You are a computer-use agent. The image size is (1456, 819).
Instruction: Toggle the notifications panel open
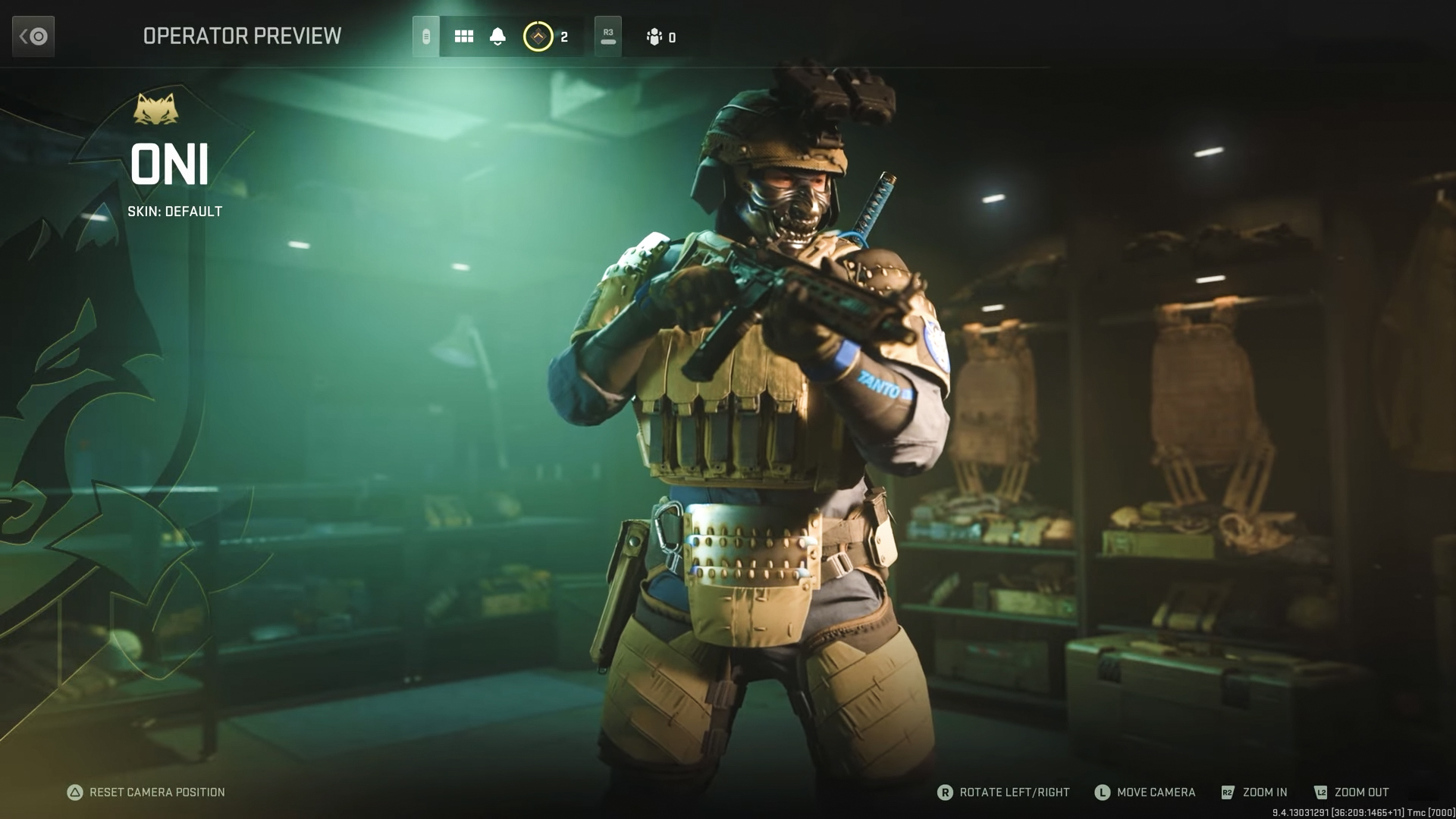pyautogui.click(x=497, y=36)
